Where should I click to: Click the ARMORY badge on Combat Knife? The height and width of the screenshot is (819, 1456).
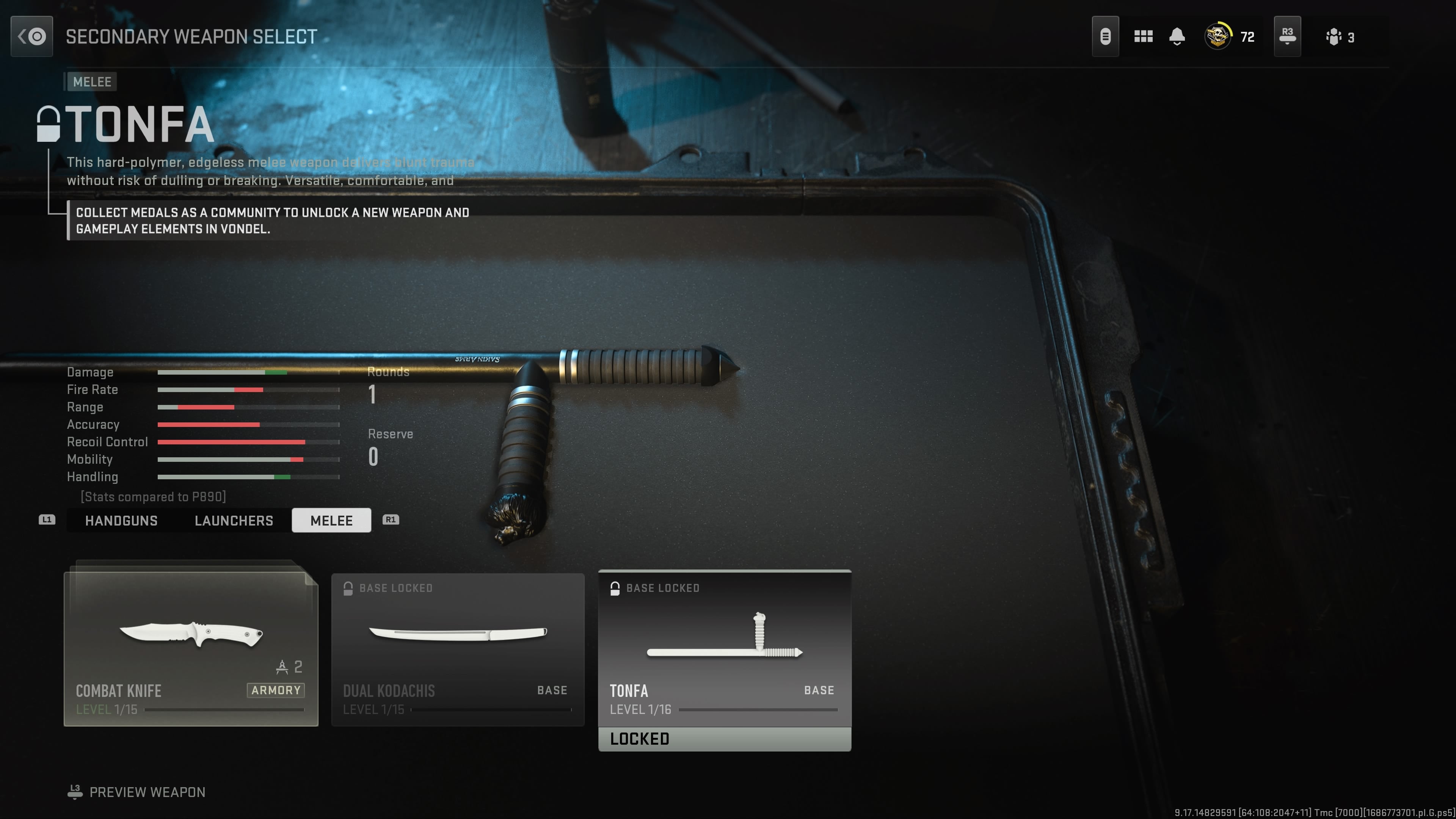[x=275, y=690]
